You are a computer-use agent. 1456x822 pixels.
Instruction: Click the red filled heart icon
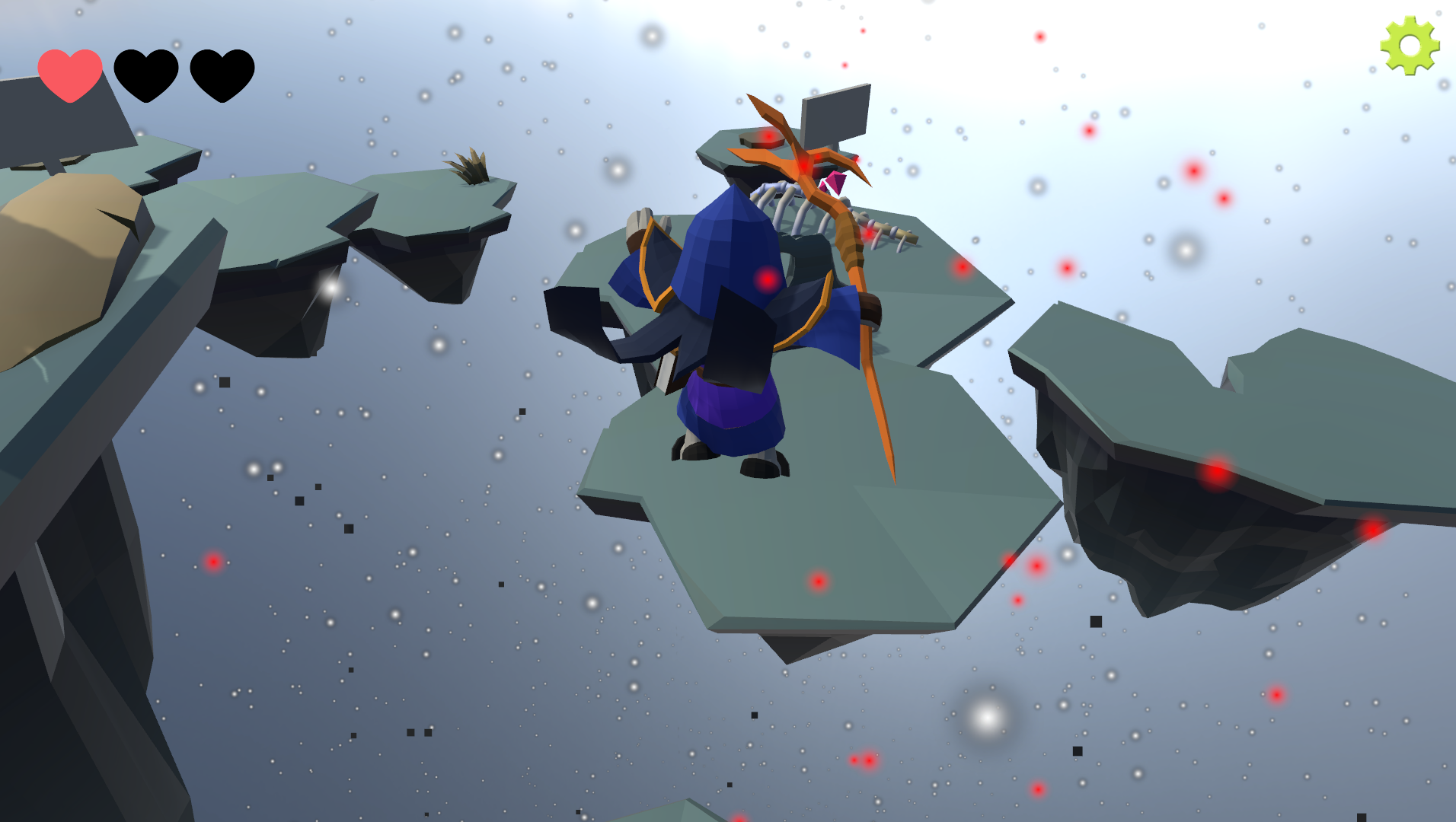coord(70,76)
